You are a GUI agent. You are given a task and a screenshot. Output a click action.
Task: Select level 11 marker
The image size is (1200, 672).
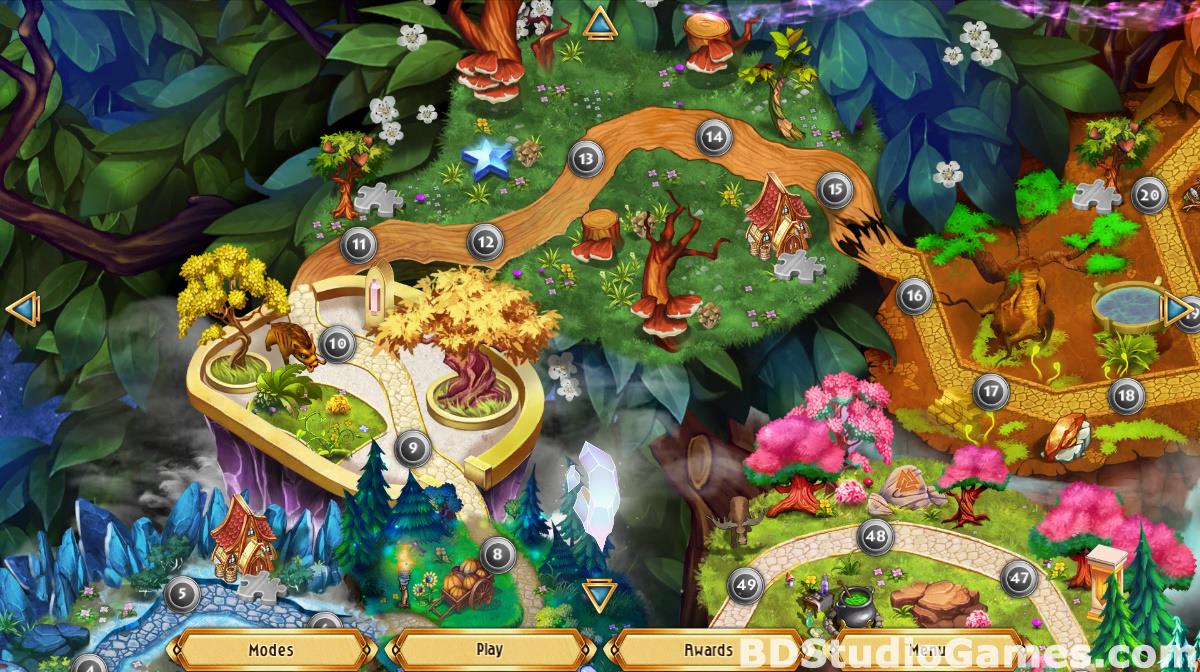358,243
